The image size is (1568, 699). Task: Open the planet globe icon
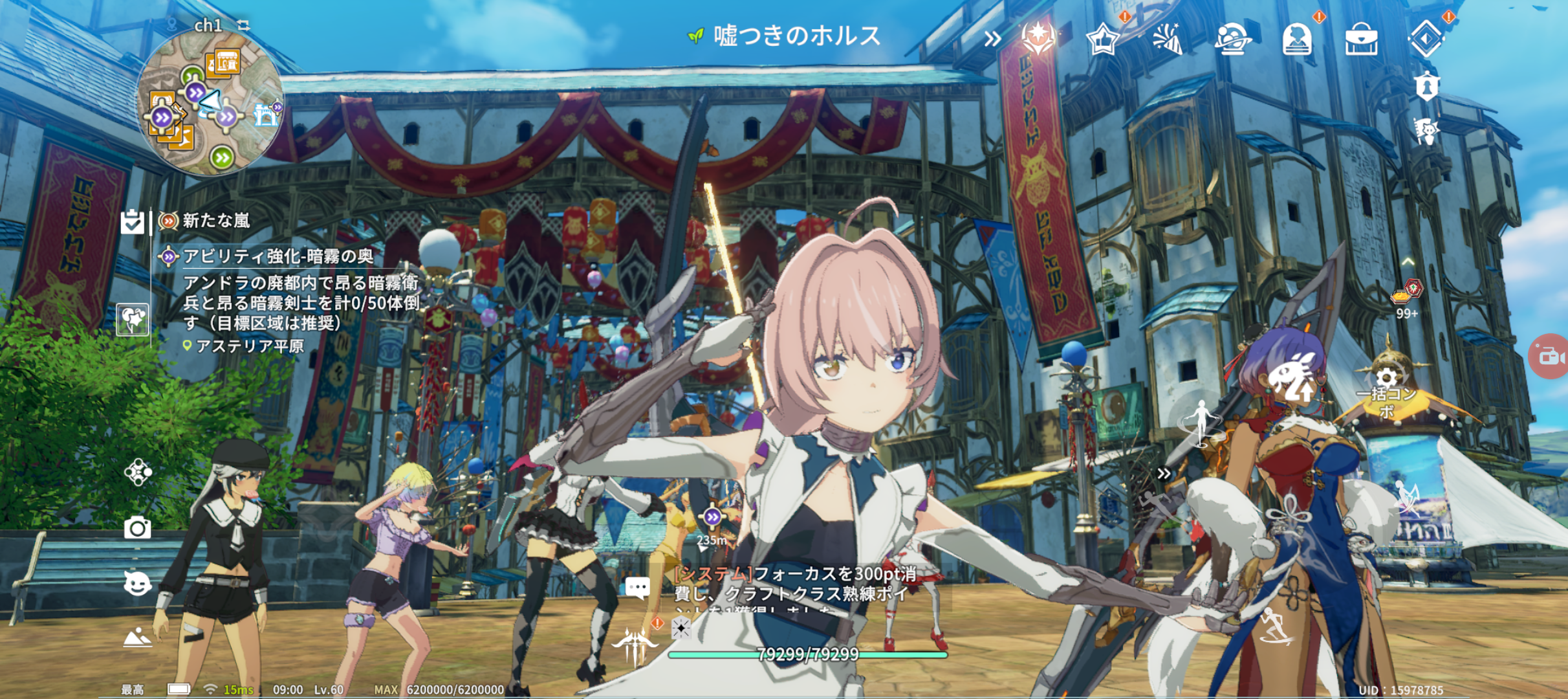pos(1232,39)
